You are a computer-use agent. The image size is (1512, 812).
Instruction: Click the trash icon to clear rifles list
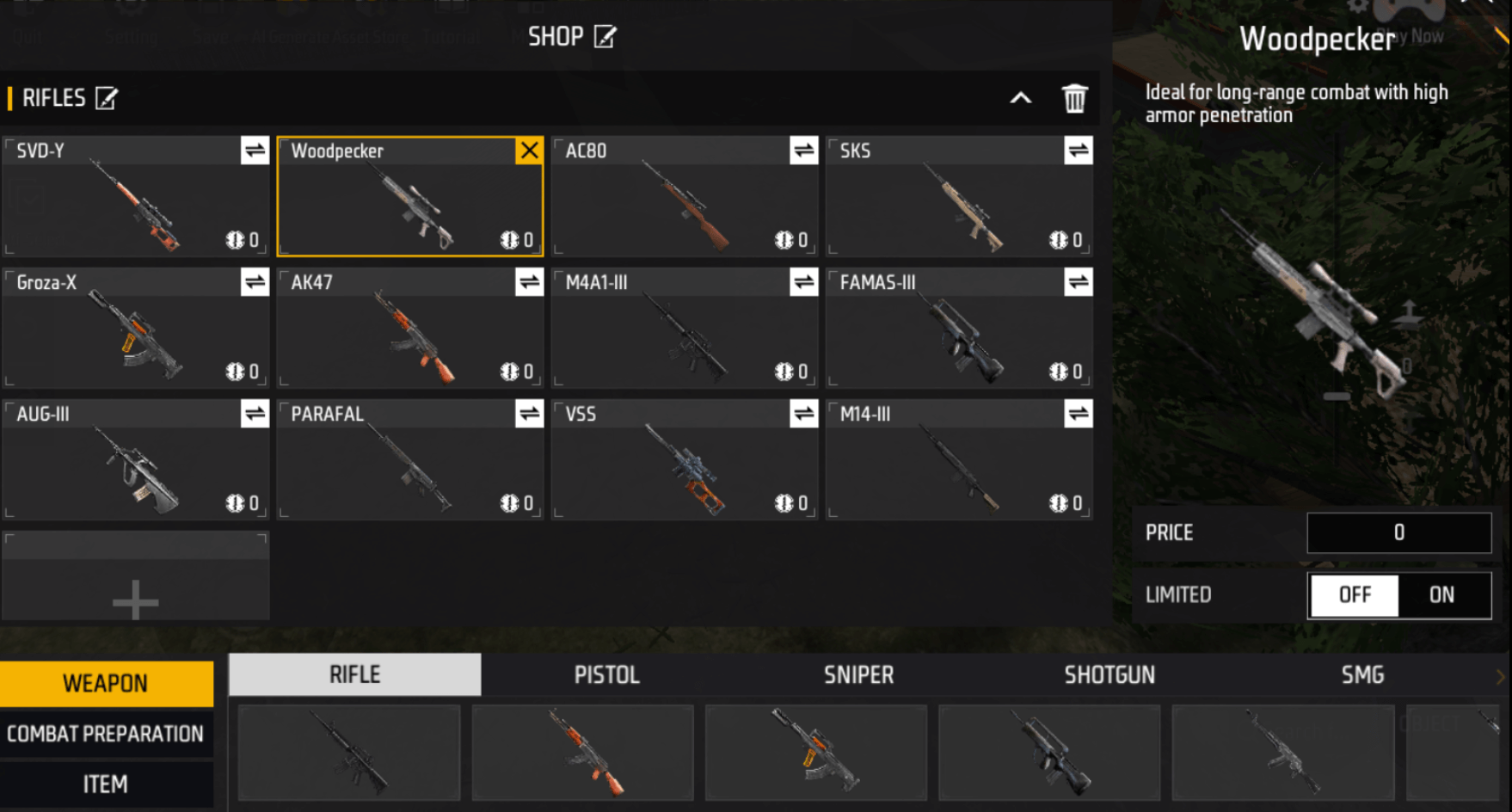(x=1073, y=98)
